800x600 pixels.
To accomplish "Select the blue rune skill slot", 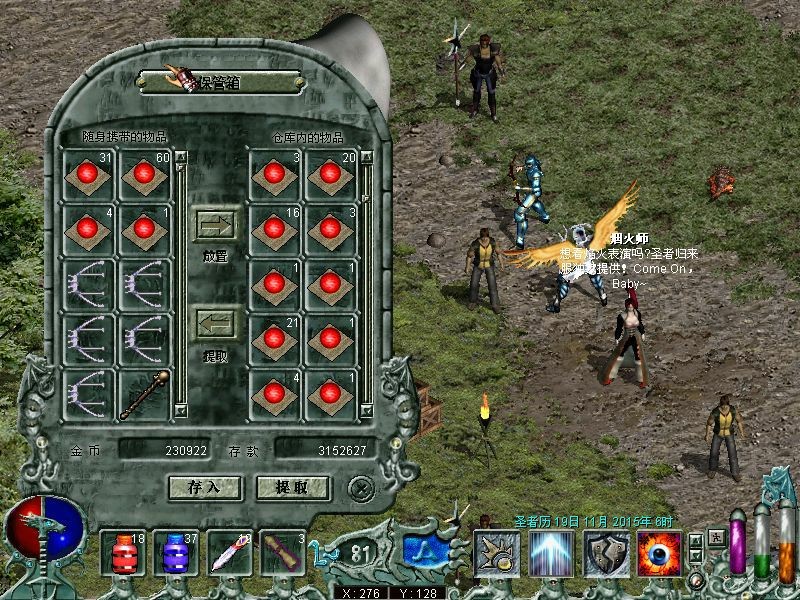I will (x=423, y=553).
